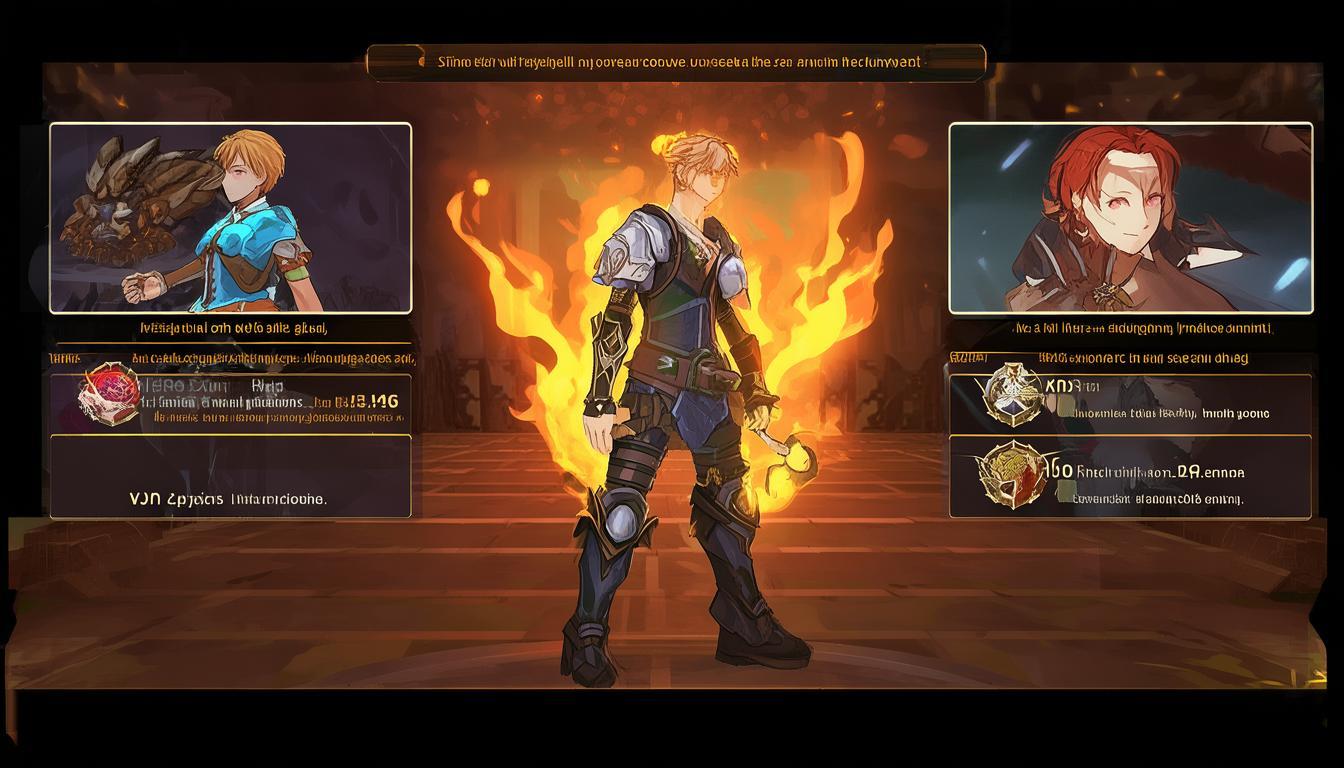Open the panel labeled VJN
1344x768 pixels.
click(230, 476)
